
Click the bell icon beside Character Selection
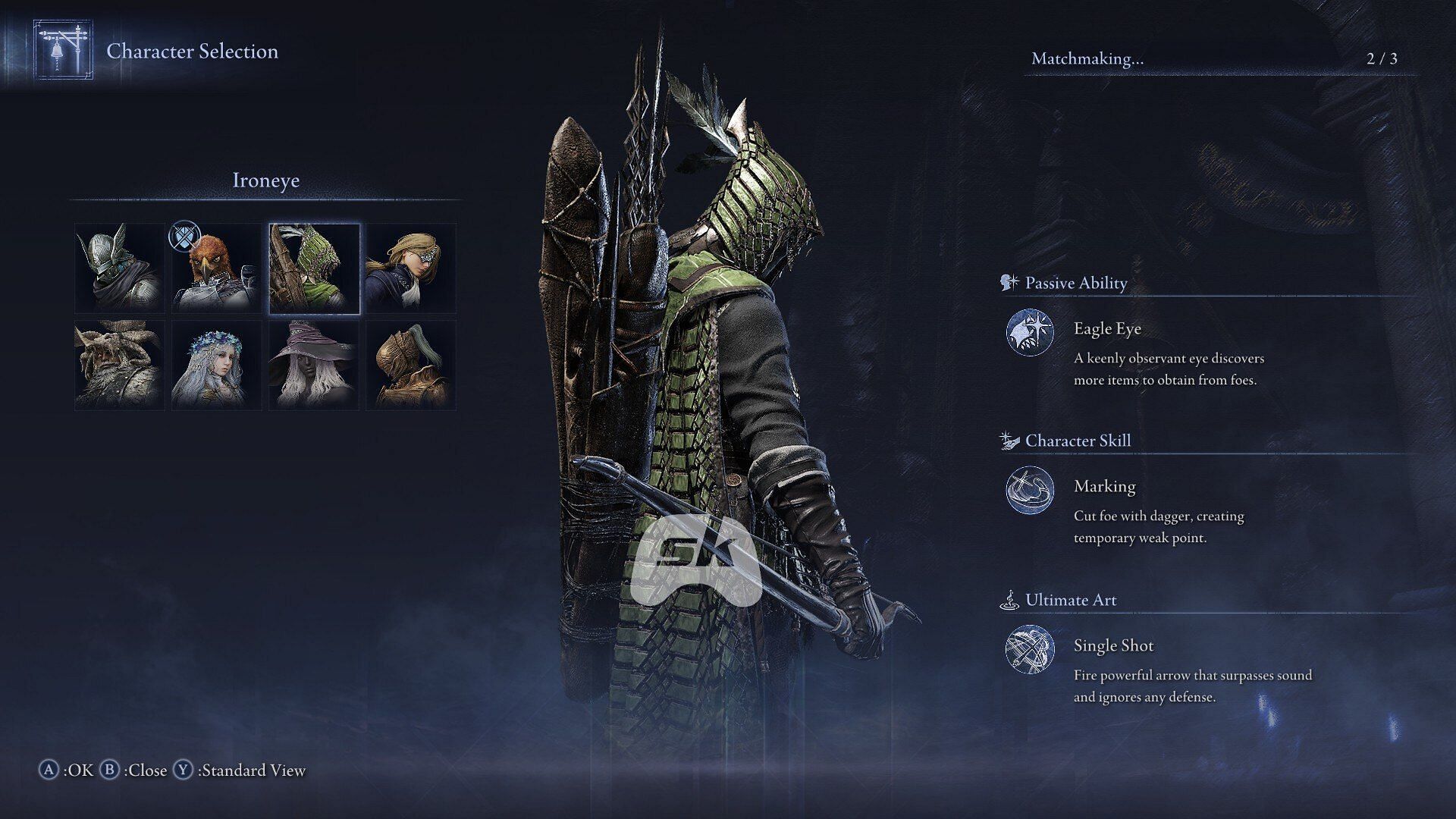pyautogui.click(x=63, y=50)
